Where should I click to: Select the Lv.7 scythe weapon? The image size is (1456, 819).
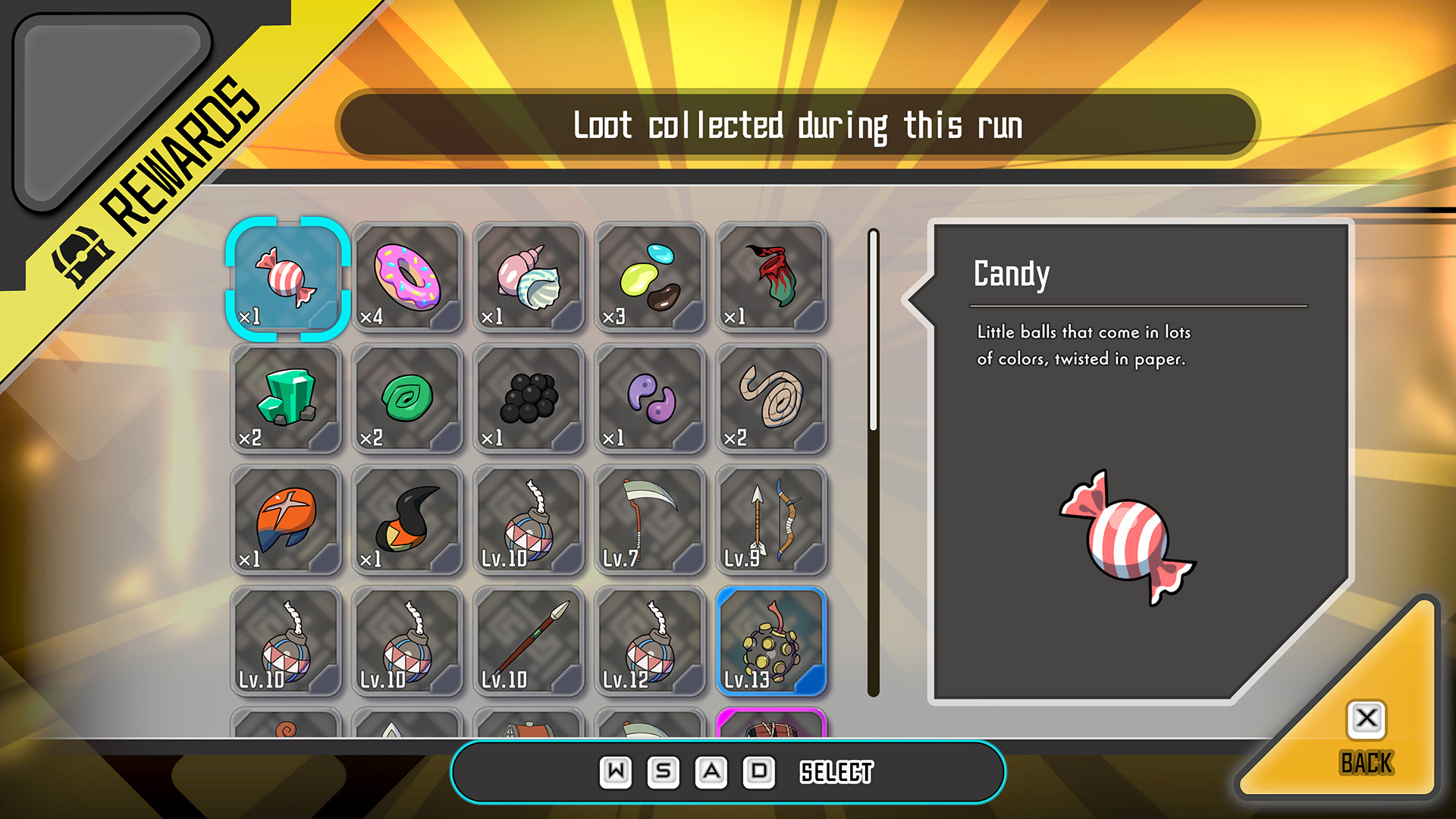point(650,520)
